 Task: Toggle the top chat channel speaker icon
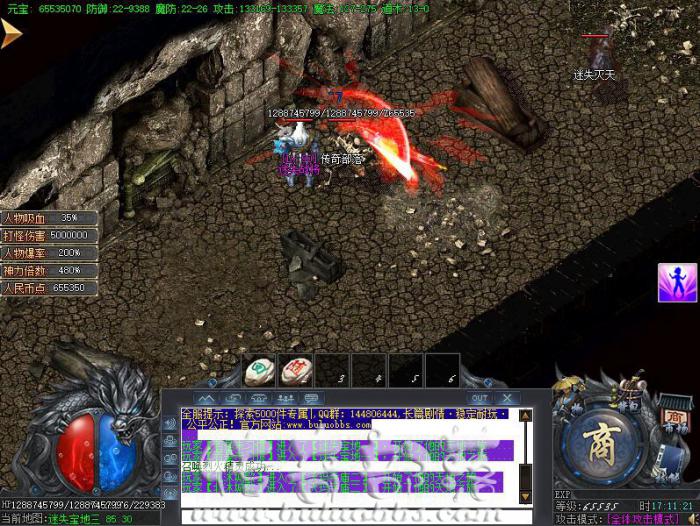tap(169, 424)
